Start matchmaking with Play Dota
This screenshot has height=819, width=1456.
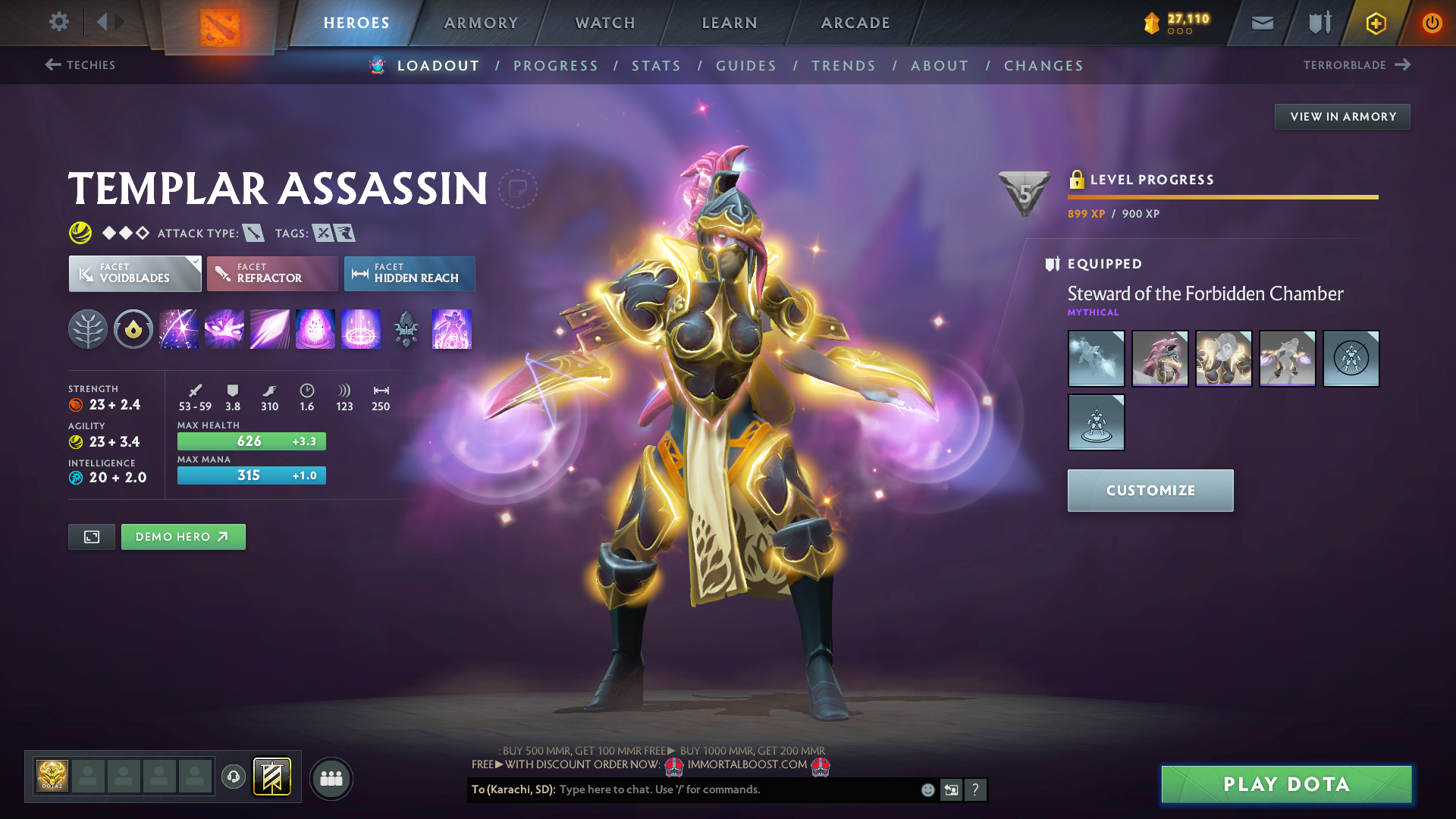point(1286,784)
